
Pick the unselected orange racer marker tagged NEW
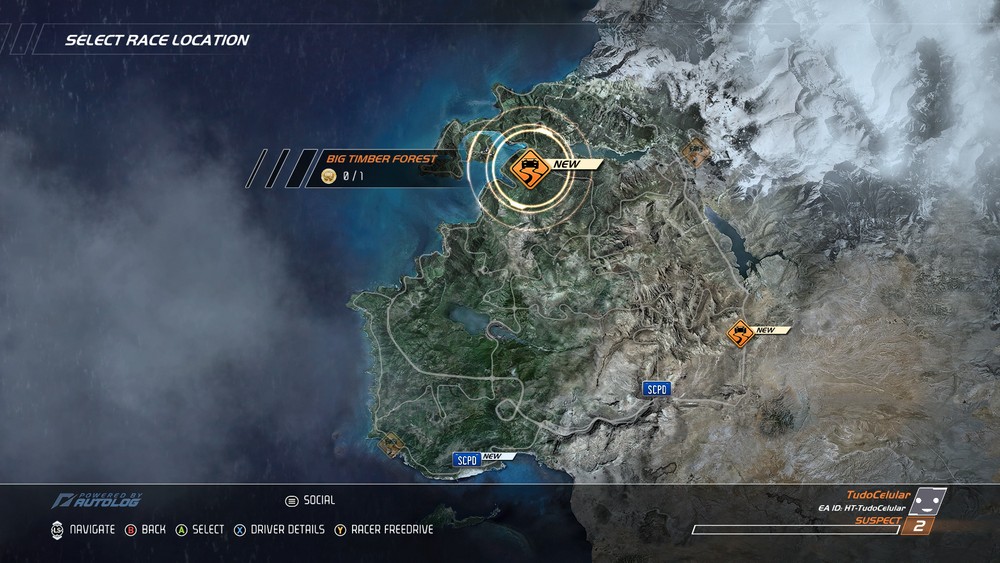[740, 333]
